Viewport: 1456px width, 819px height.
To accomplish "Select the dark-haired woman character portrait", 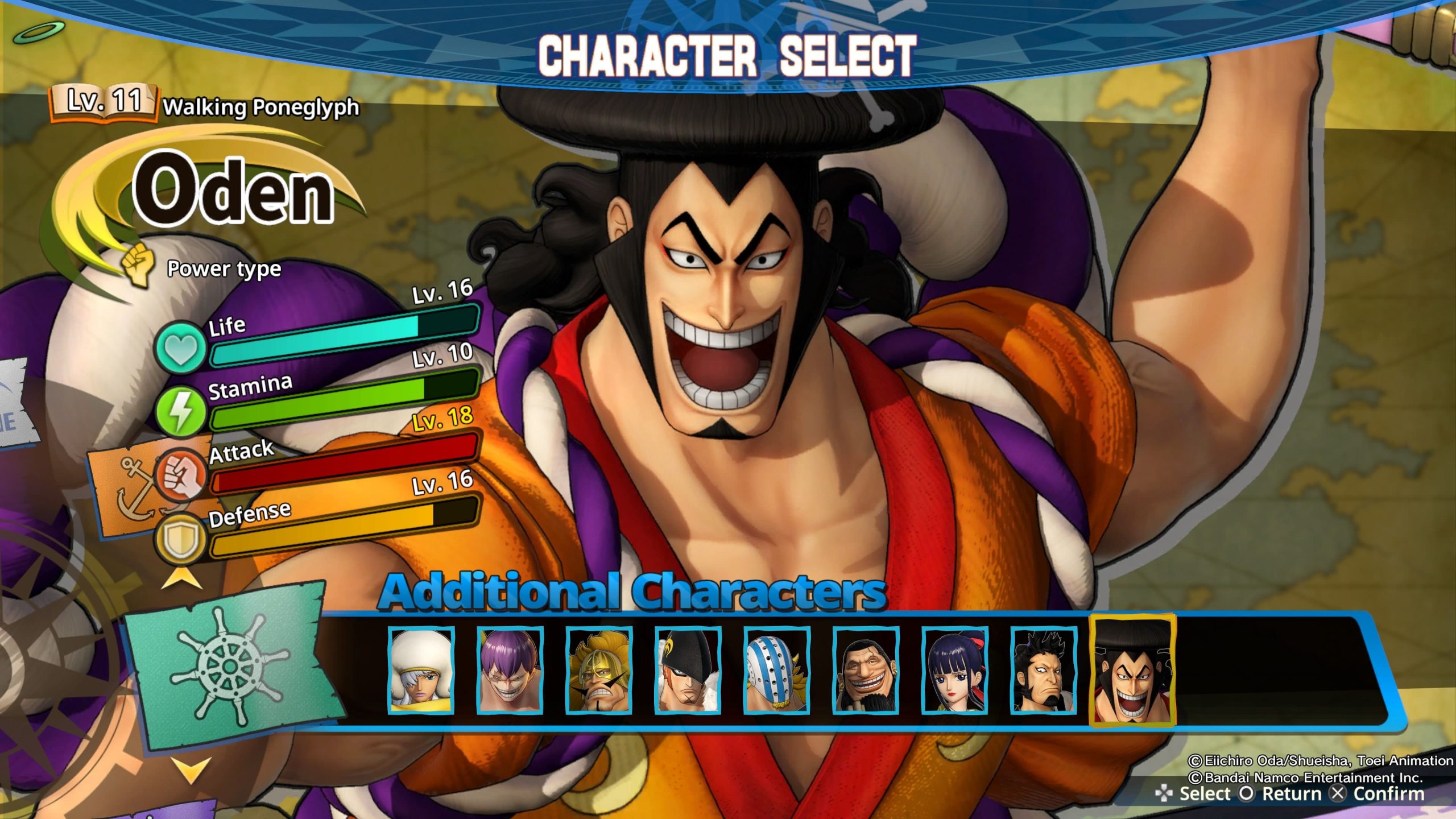I will 955,670.
